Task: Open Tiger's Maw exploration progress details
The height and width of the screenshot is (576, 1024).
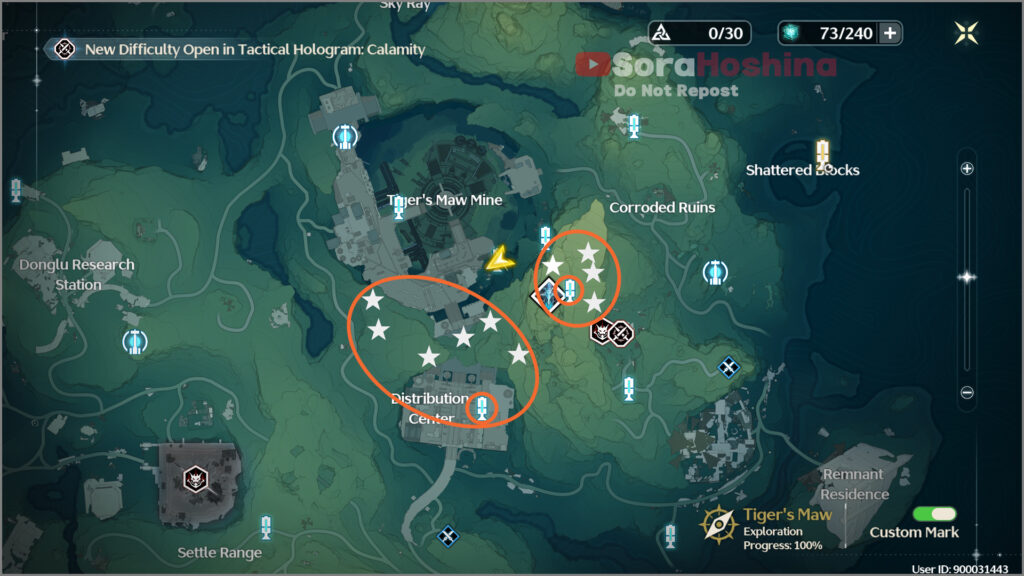Action: pyautogui.click(x=770, y=528)
